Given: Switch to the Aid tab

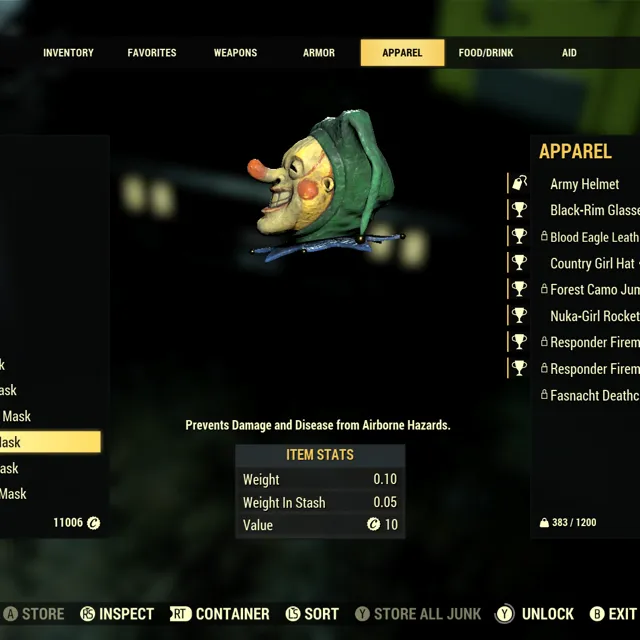Looking at the screenshot, I should [569, 53].
